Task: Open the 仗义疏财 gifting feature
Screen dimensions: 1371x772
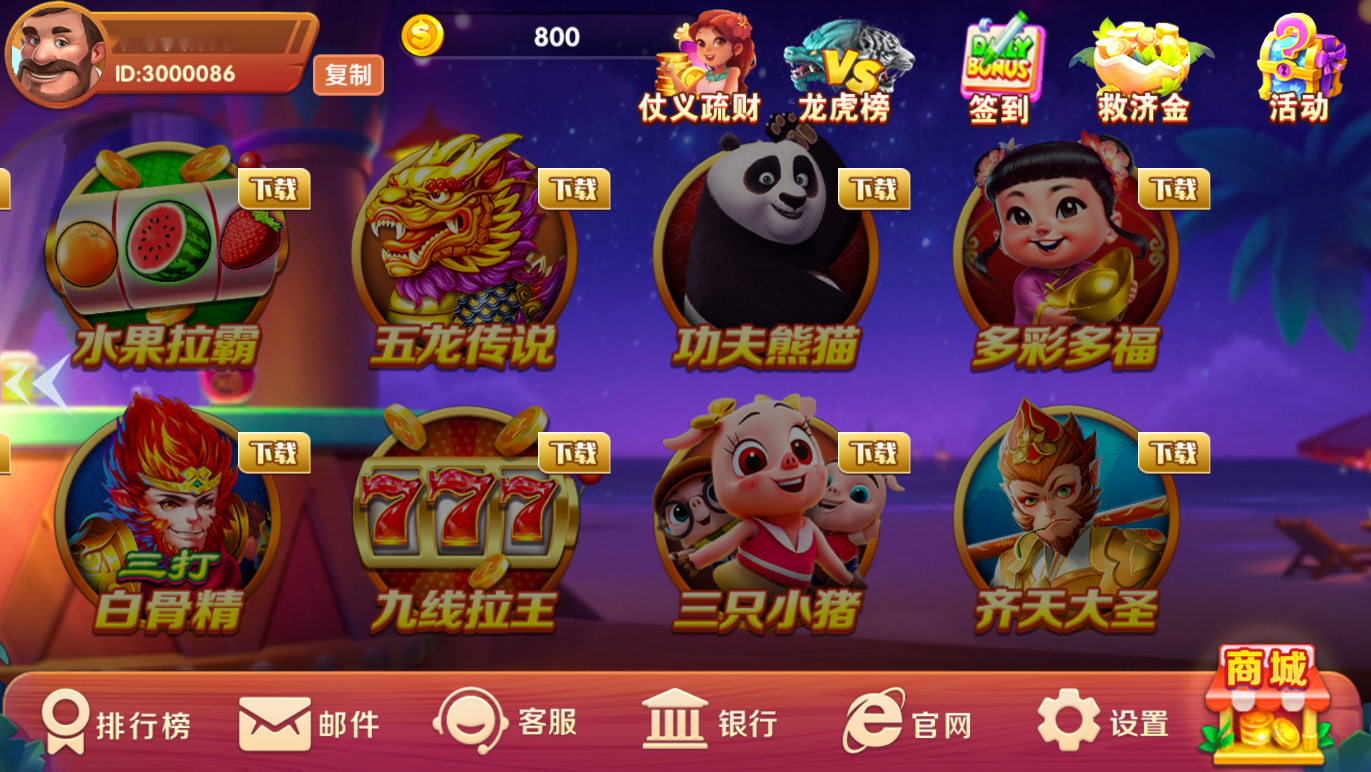Action: [x=698, y=60]
